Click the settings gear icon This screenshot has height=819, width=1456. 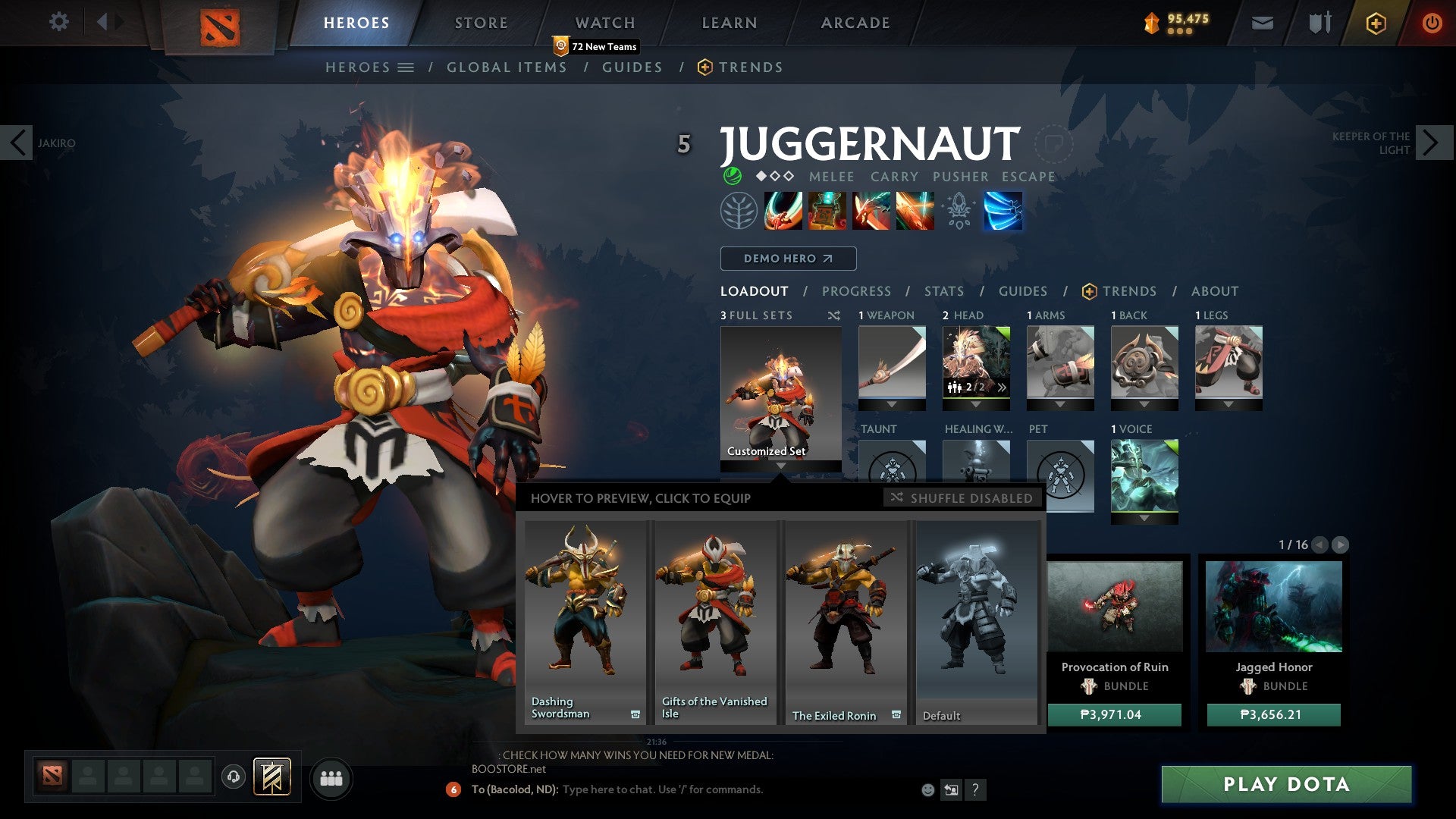click(x=59, y=22)
